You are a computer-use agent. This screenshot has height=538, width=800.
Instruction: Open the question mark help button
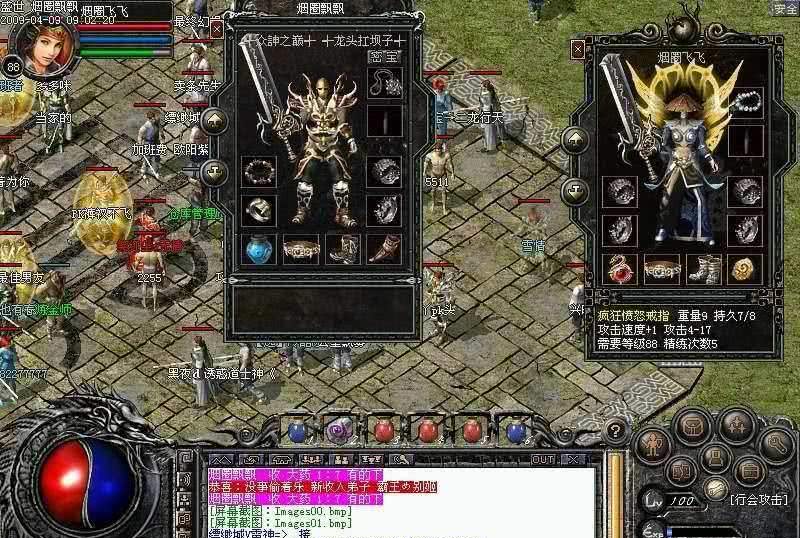coord(617,431)
